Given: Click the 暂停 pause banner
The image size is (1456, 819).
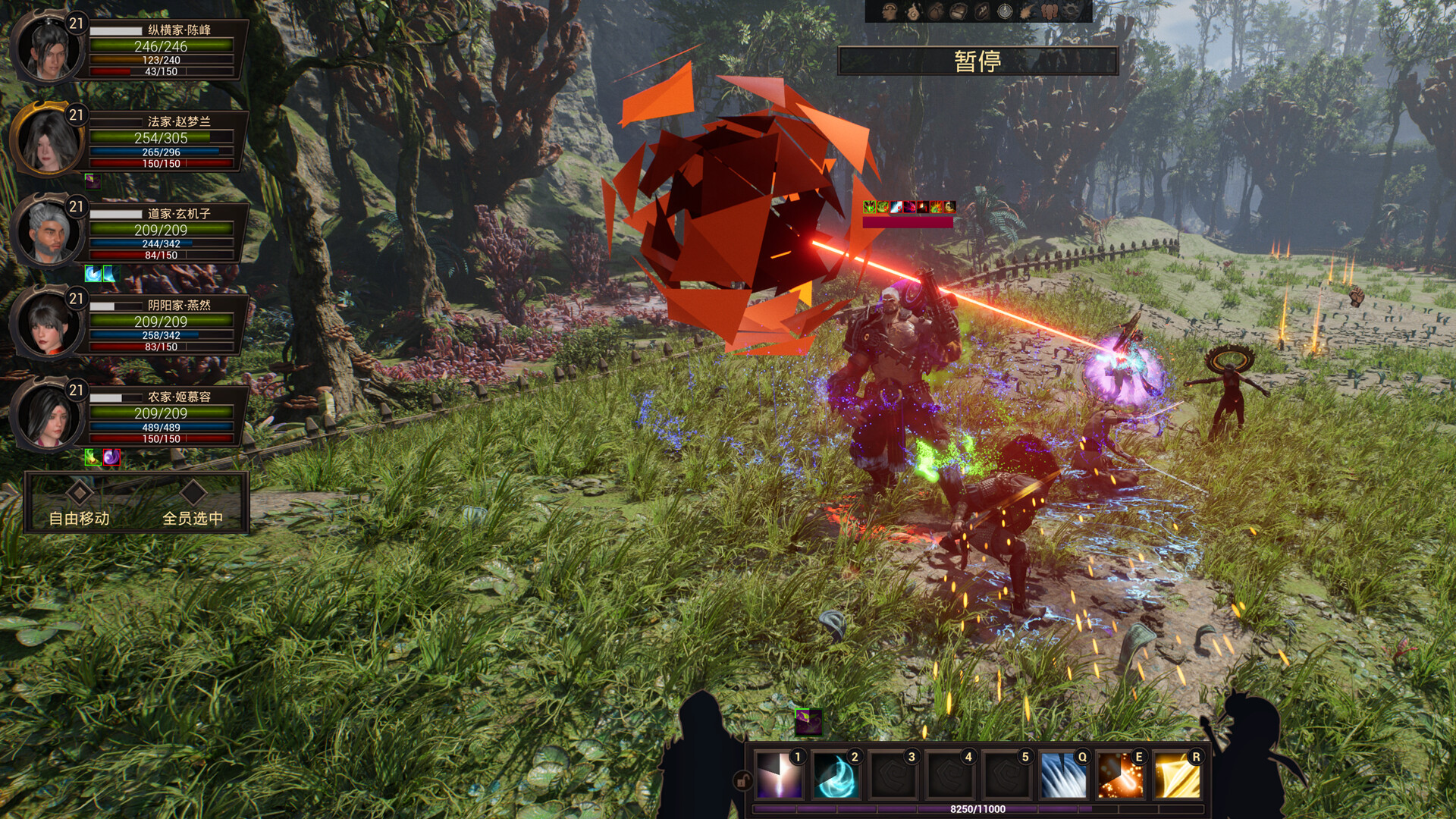Looking at the screenshot, I should (977, 61).
